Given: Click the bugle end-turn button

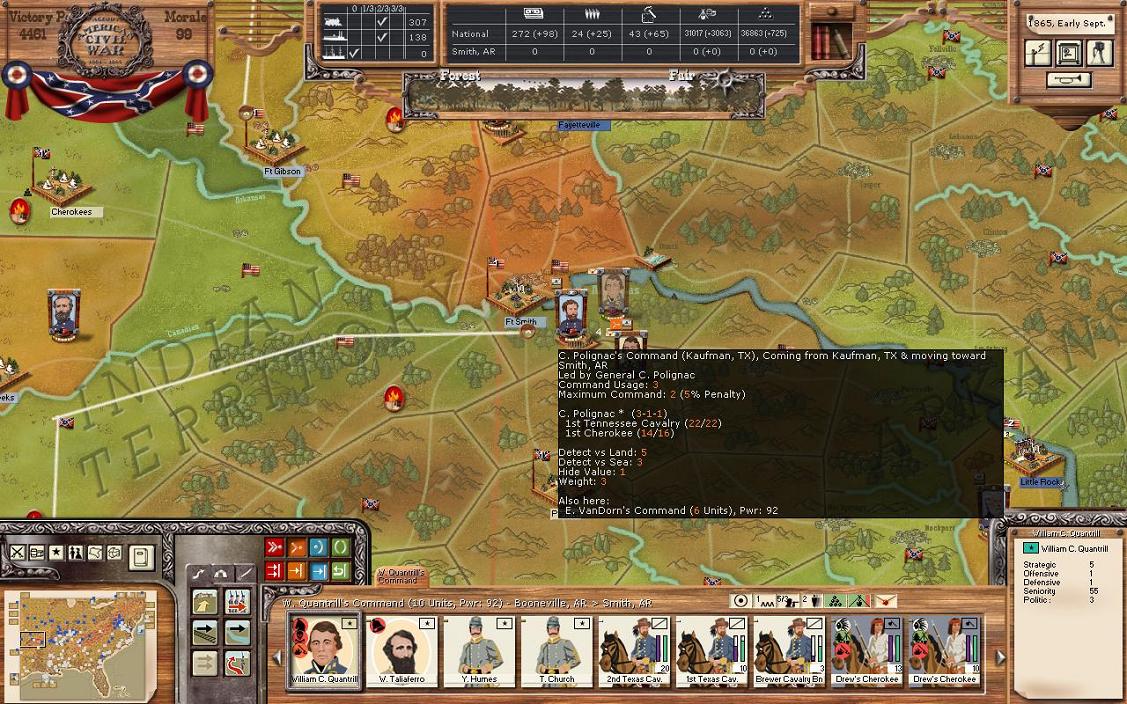Looking at the screenshot, I should [x=1068, y=80].
